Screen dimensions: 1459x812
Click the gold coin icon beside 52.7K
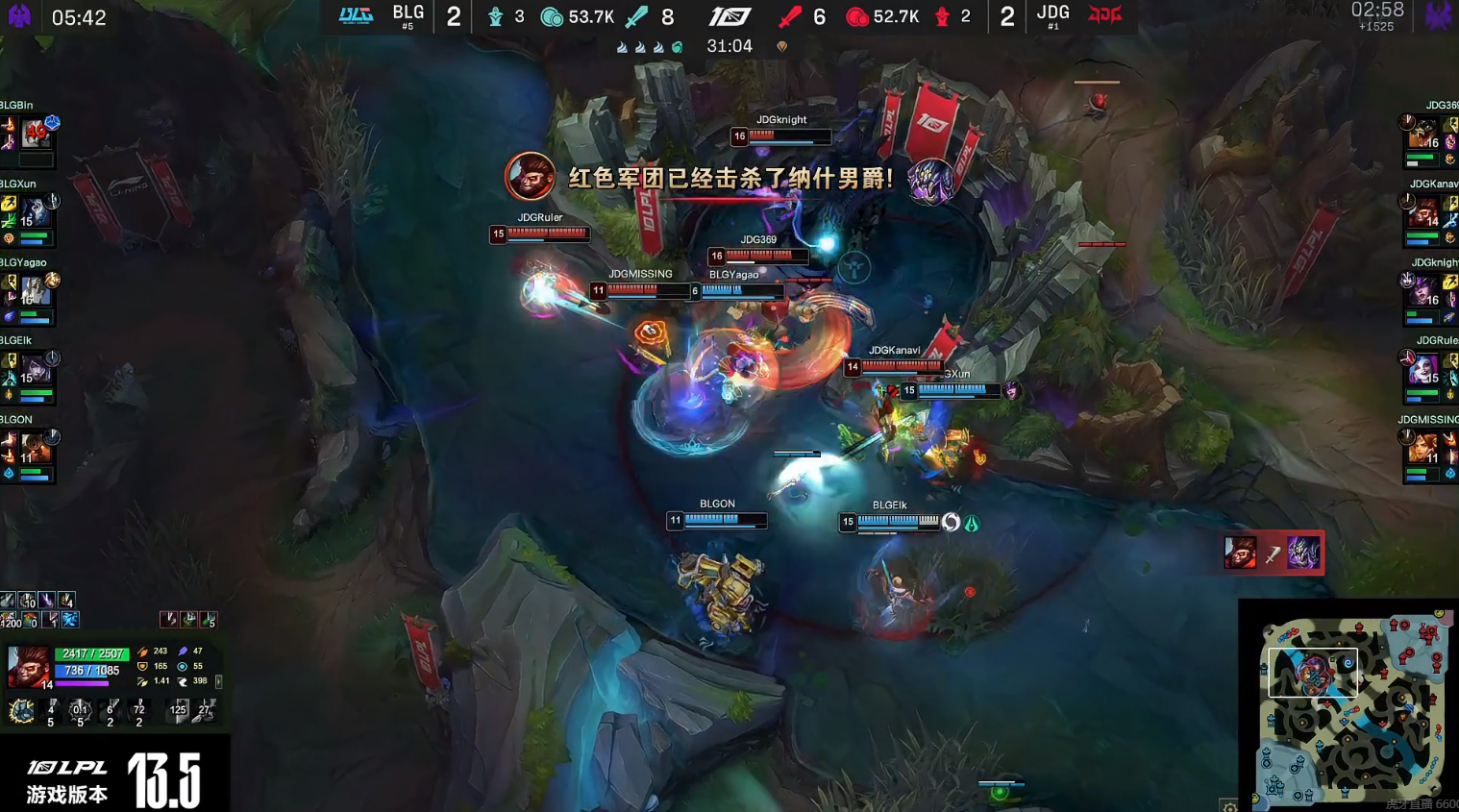[x=855, y=16]
